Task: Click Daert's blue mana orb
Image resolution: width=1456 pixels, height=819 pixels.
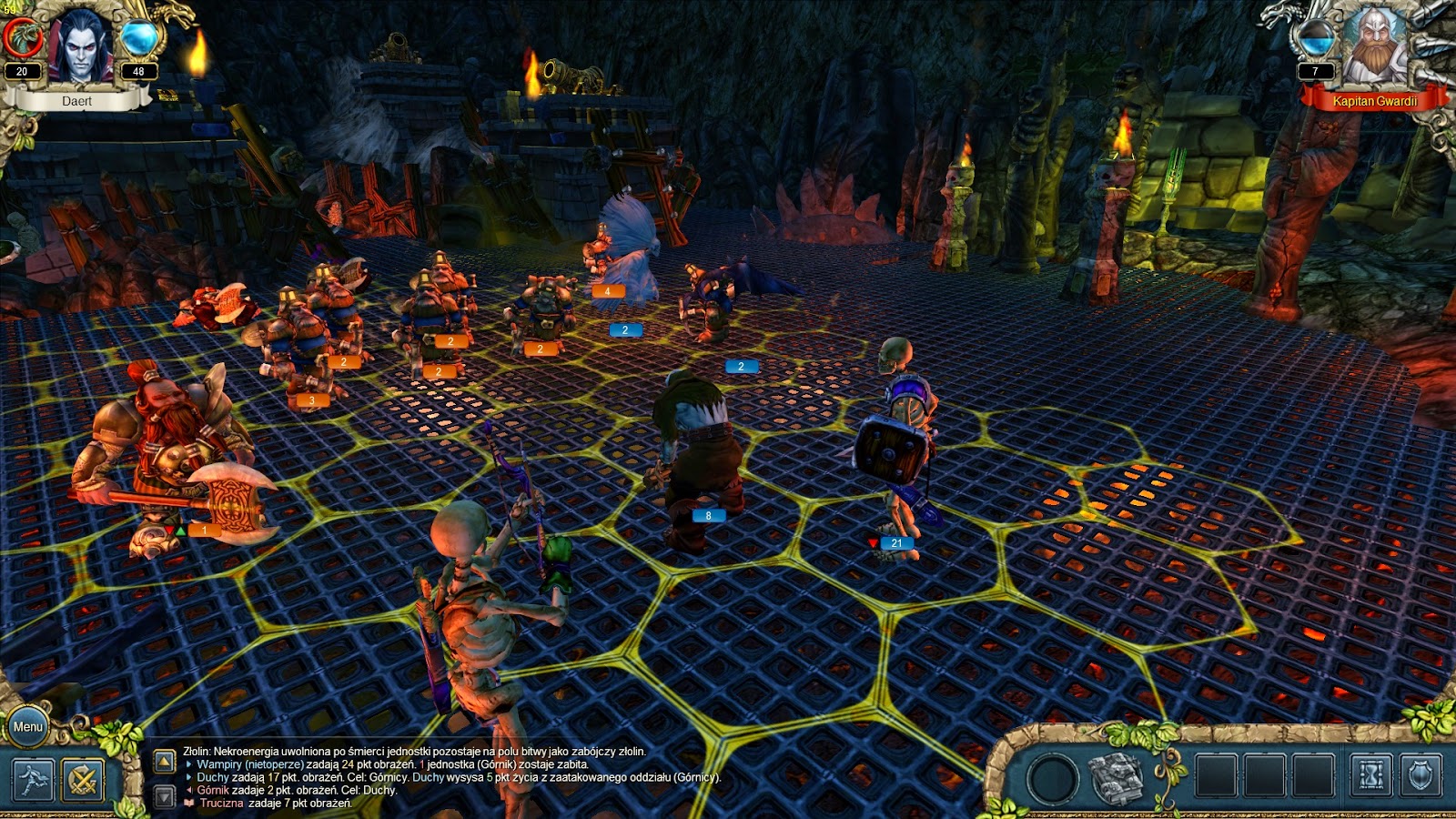Action: pos(139,38)
